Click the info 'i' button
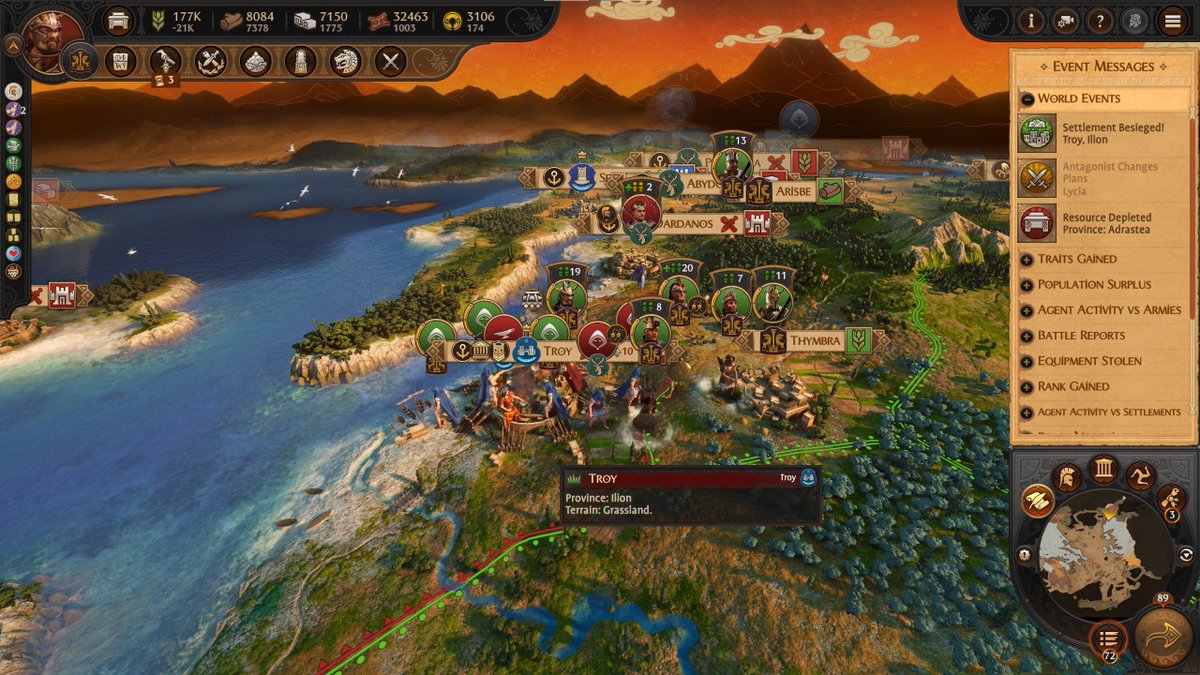1200x675 pixels. 1030,20
